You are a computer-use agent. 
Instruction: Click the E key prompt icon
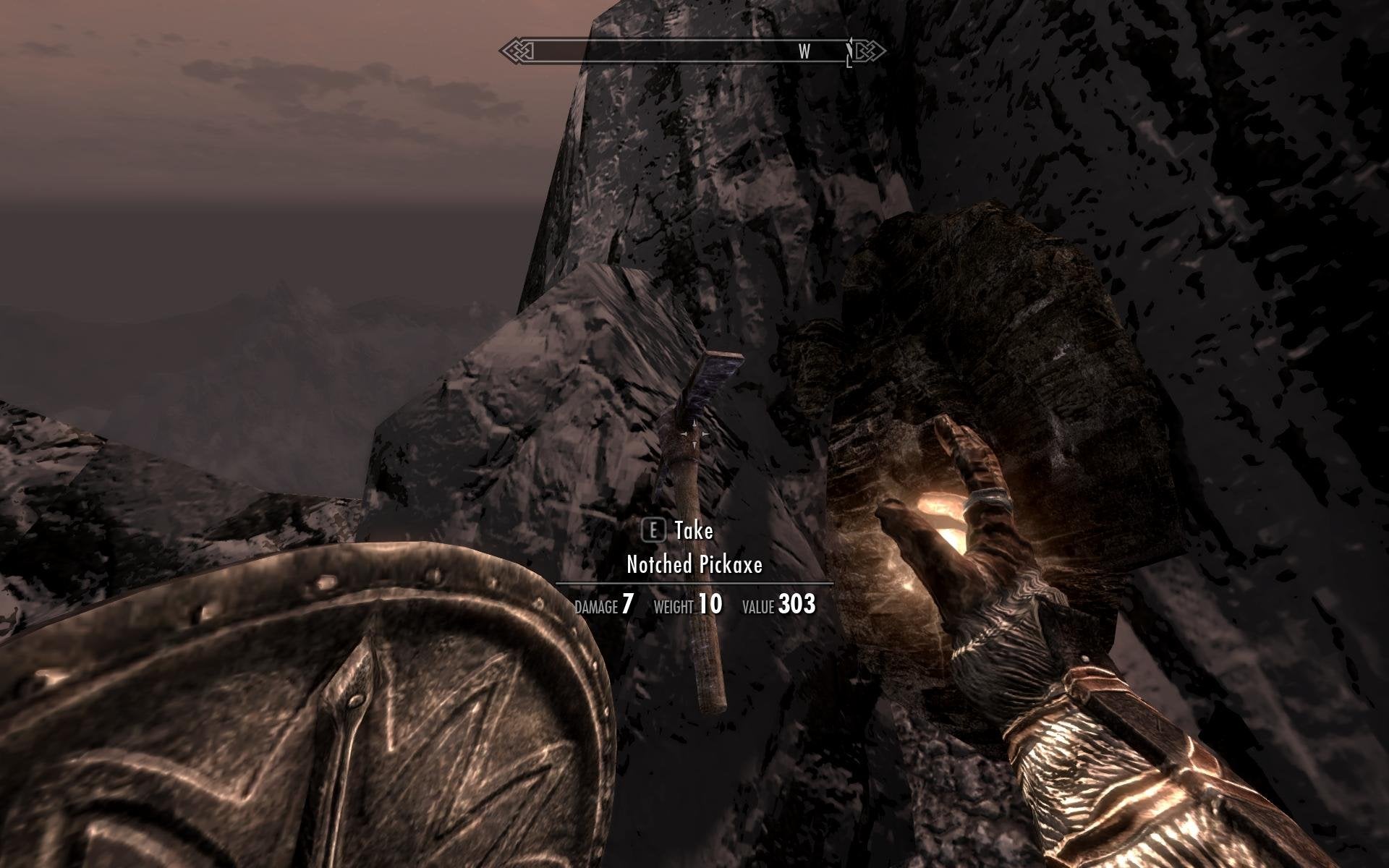pos(655,530)
